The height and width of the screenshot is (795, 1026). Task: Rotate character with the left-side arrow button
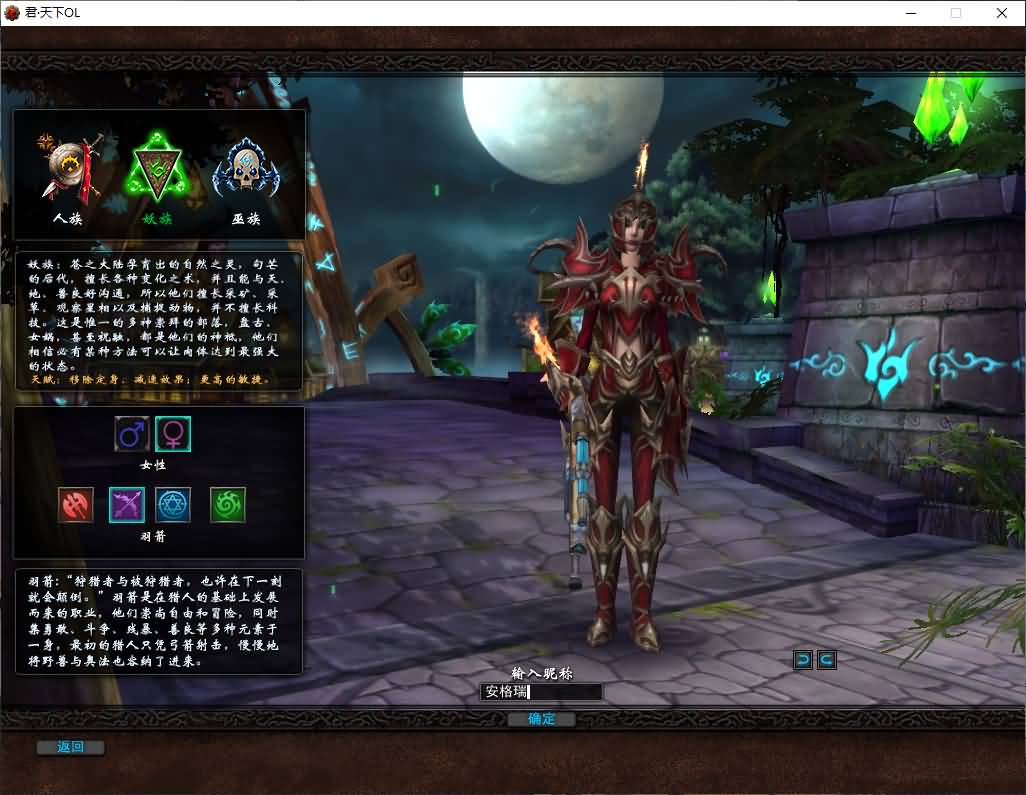pos(803,659)
